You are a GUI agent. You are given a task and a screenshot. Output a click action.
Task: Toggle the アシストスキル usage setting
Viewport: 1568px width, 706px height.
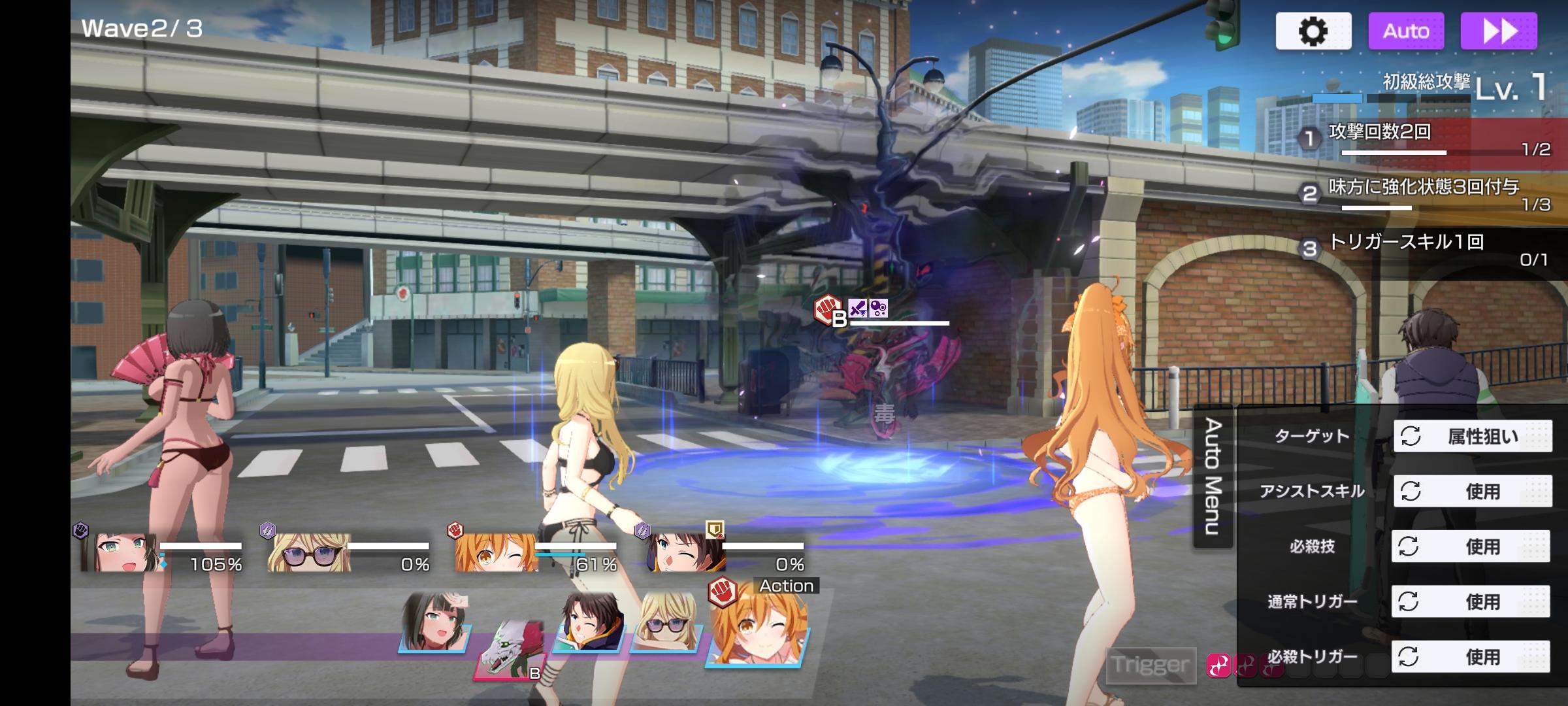1473,491
